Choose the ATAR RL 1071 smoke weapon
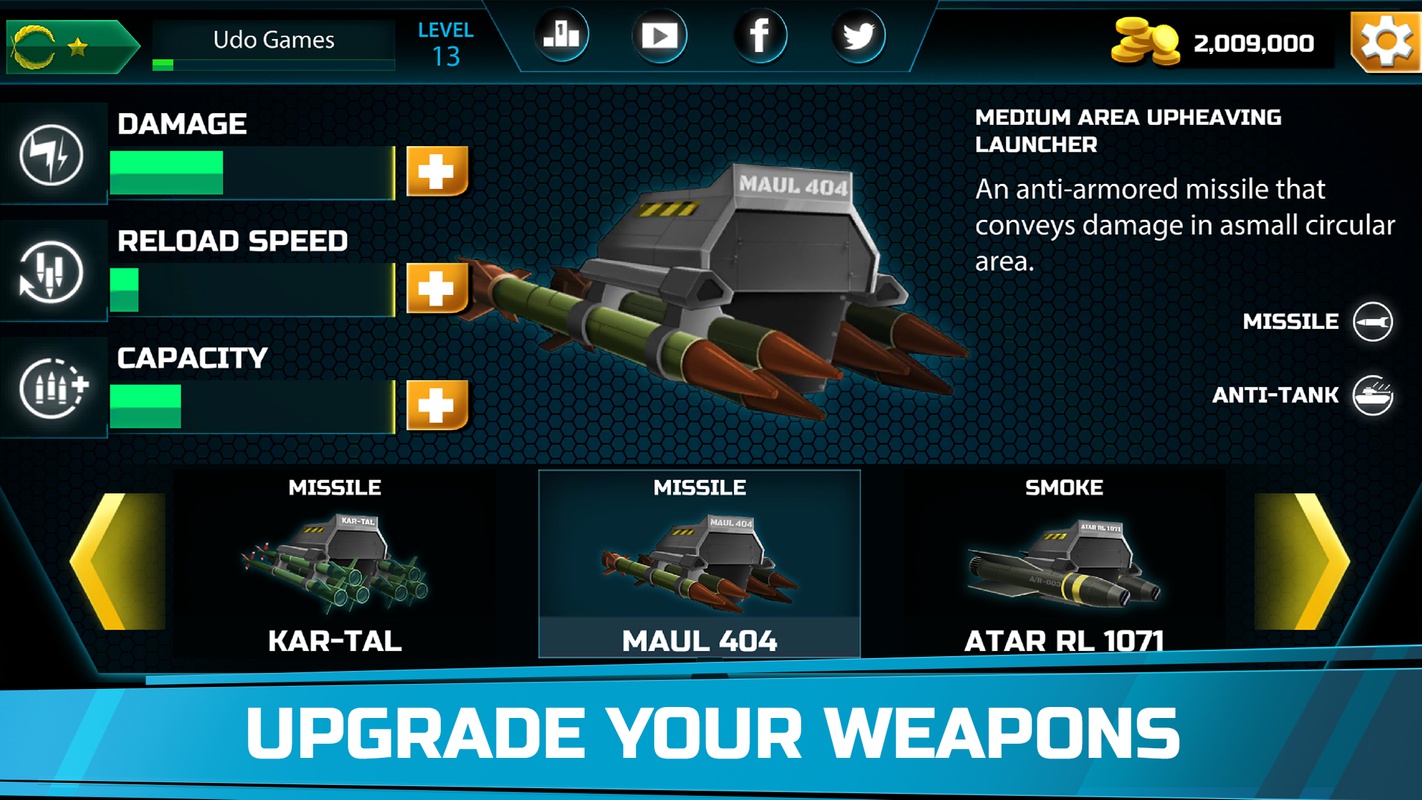The width and height of the screenshot is (1422, 800). tap(1063, 565)
